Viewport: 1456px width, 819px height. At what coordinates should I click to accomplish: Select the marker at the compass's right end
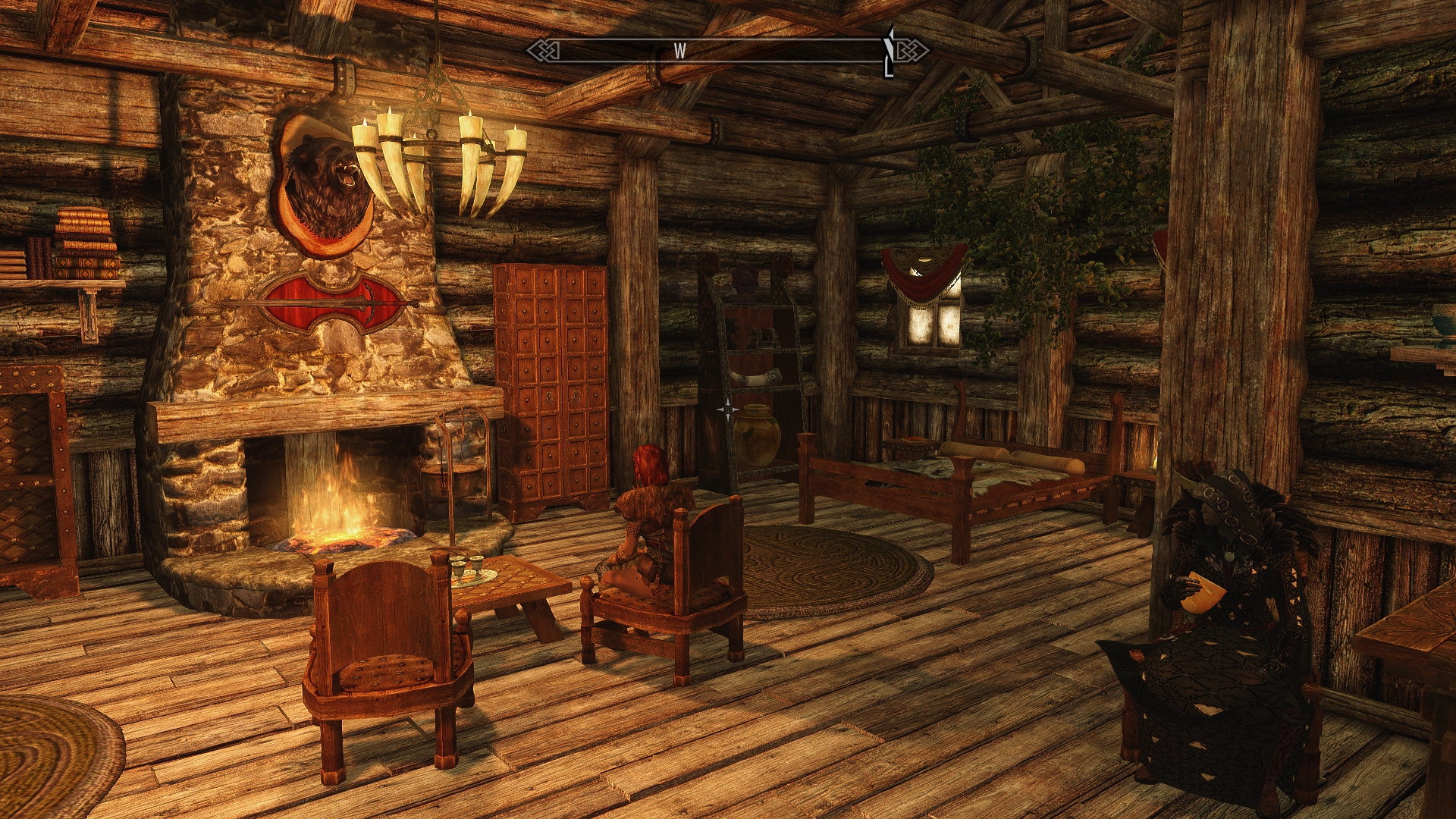pos(890,52)
